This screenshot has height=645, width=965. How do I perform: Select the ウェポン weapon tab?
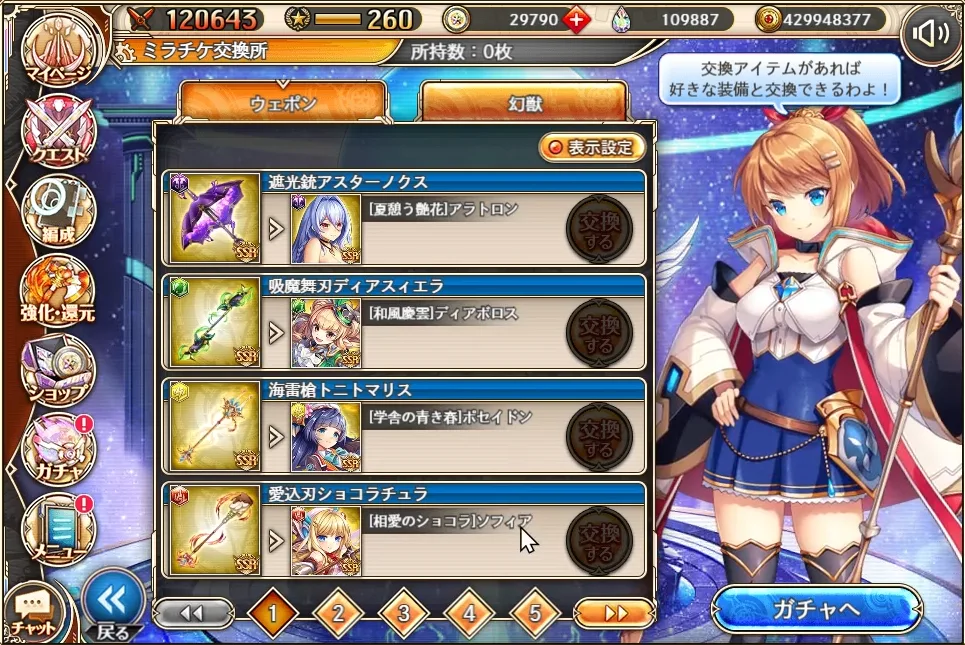coord(282,103)
